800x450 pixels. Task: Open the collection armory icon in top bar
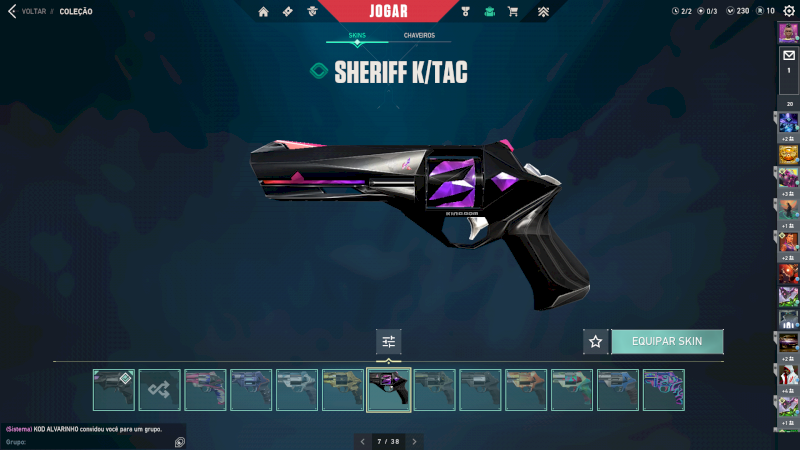(x=489, y=12)
